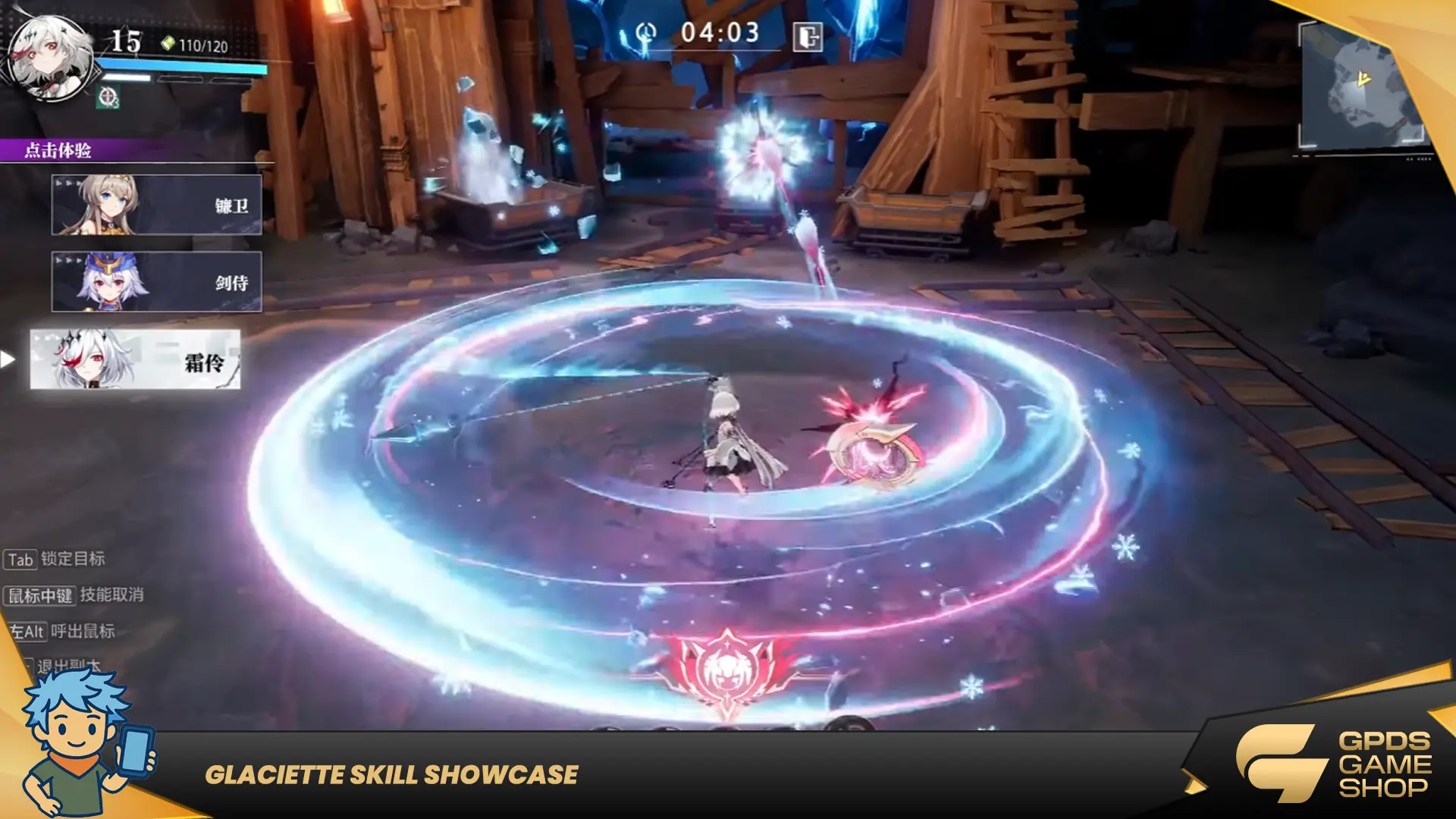
Task: Click the white-haired character portrait
Action: pos(50,59)
